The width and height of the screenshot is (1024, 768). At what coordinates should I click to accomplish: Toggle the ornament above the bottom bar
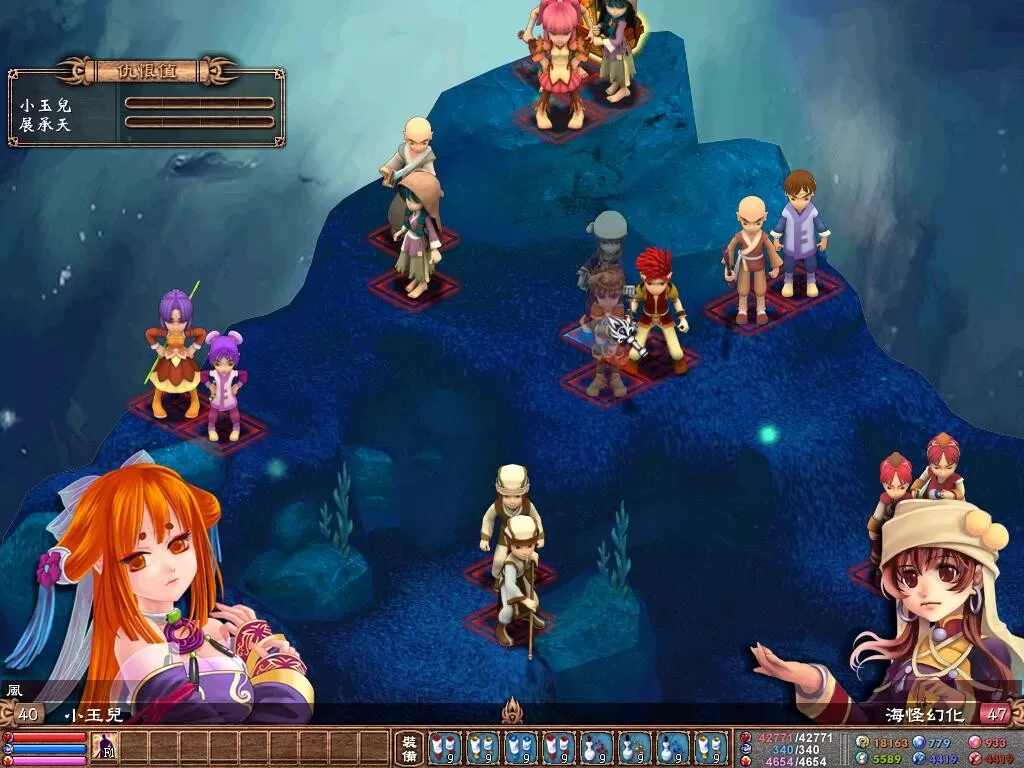click(x=512, y=710)
